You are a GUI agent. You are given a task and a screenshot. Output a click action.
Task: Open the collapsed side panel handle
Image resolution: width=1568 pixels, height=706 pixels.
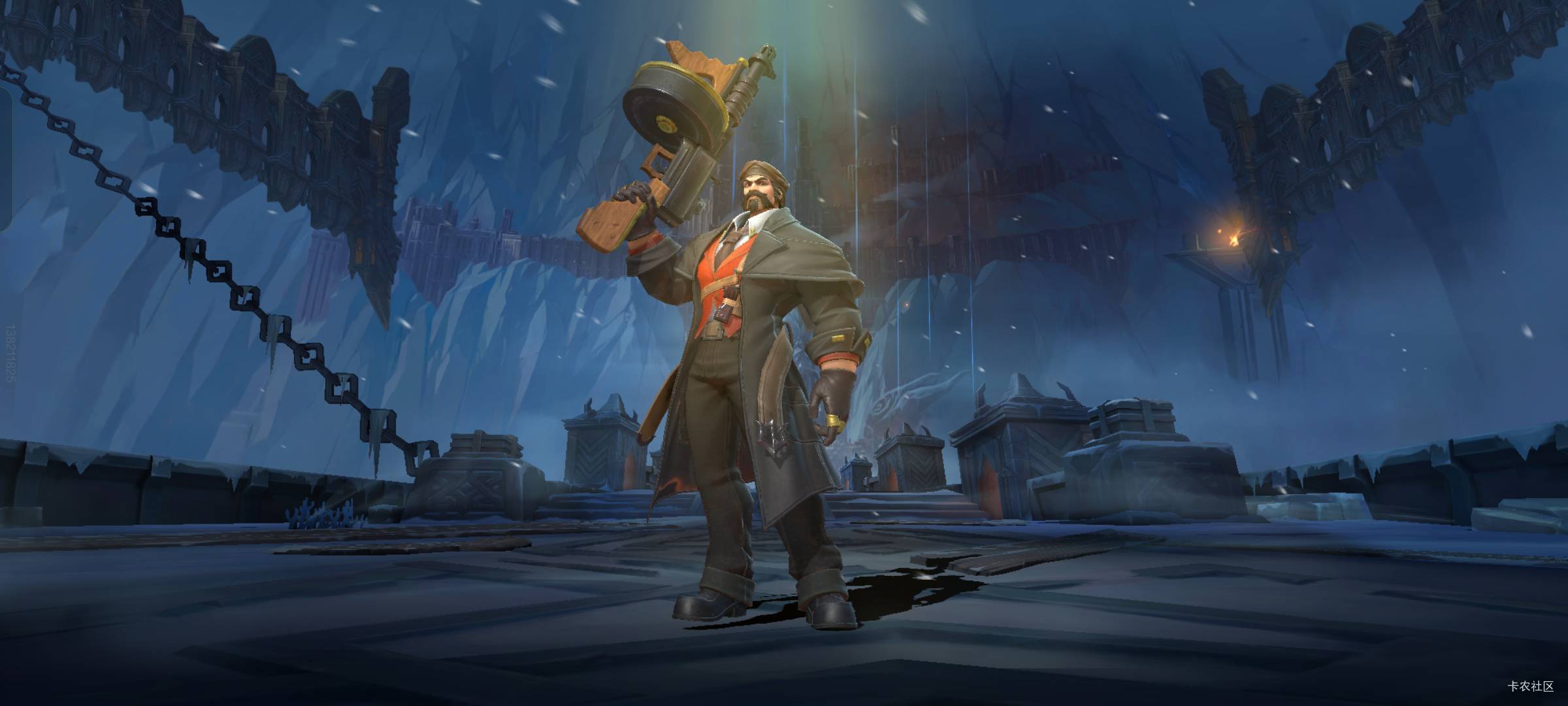(x=5, y=159)
